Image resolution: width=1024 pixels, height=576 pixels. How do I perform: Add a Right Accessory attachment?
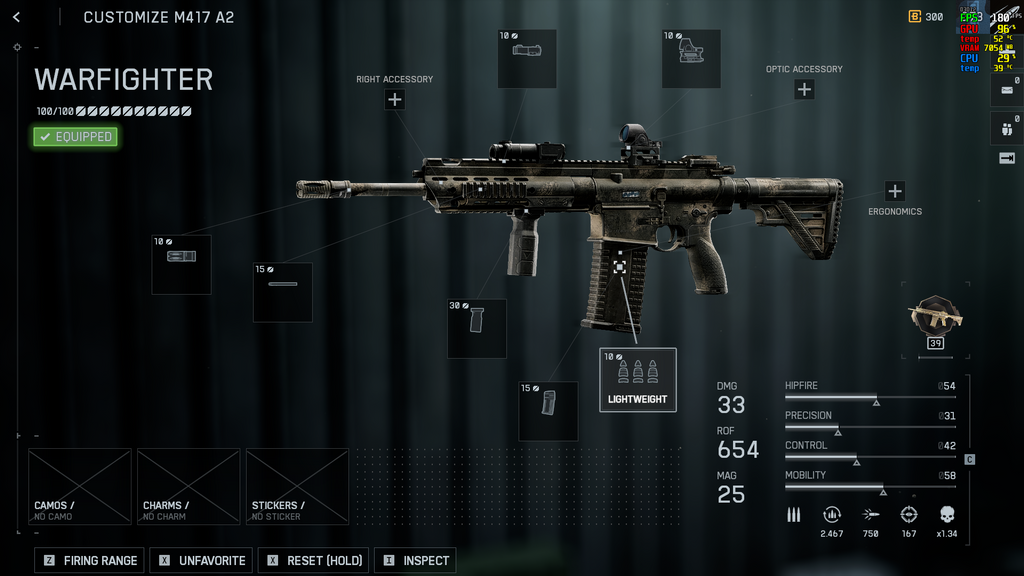395,99
